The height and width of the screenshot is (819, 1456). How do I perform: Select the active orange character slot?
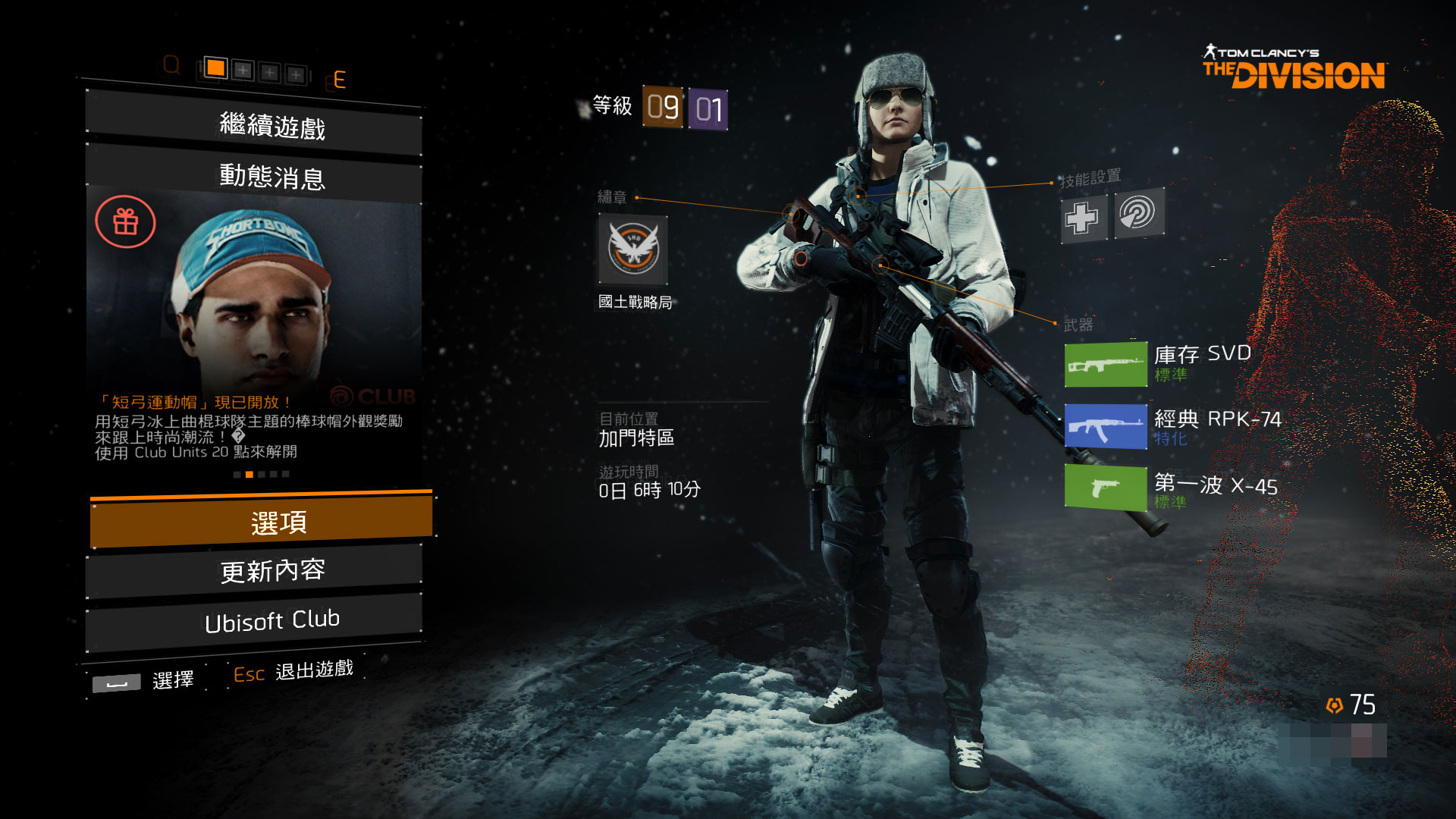coord(215,68)
